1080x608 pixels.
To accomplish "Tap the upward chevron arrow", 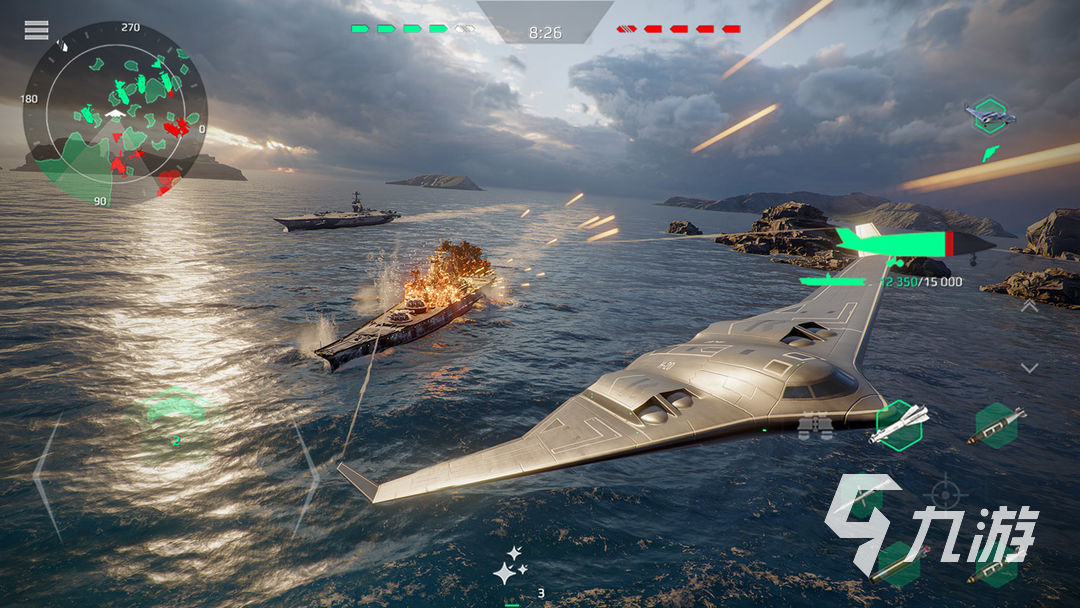I will pyautogui.click(x=1029, y=308).
